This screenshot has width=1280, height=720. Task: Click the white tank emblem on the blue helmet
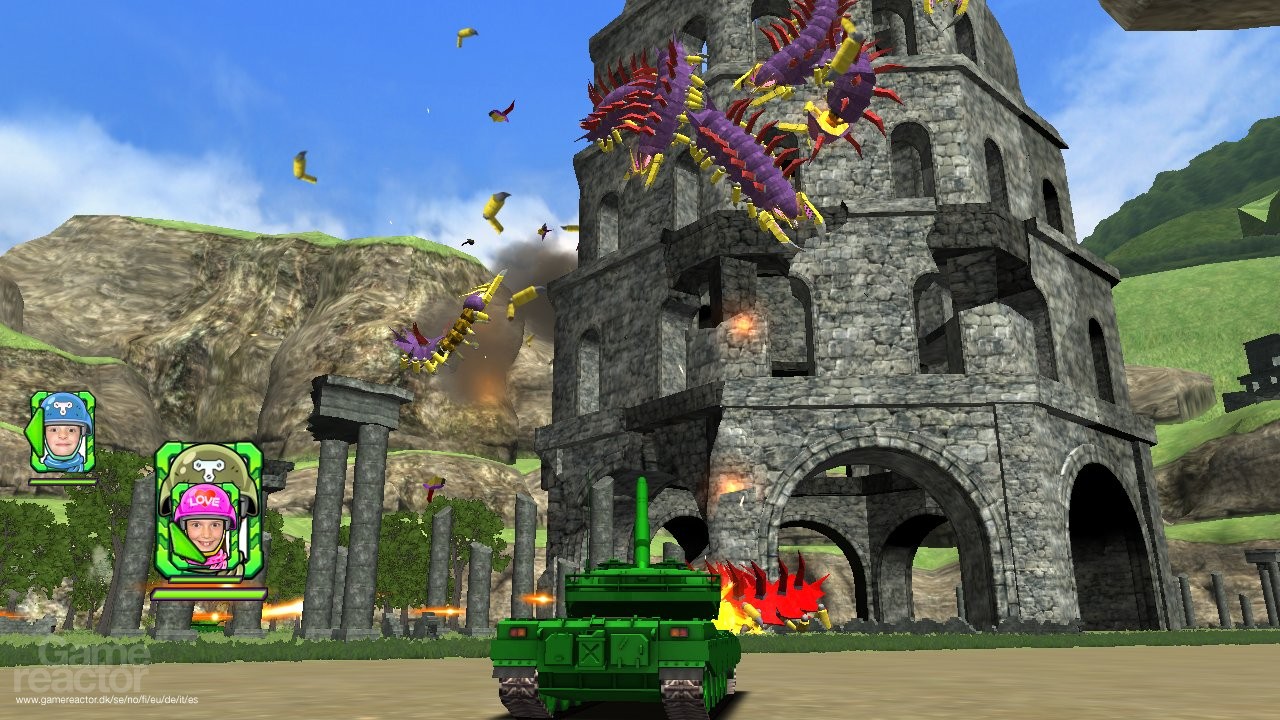(61, 408)
